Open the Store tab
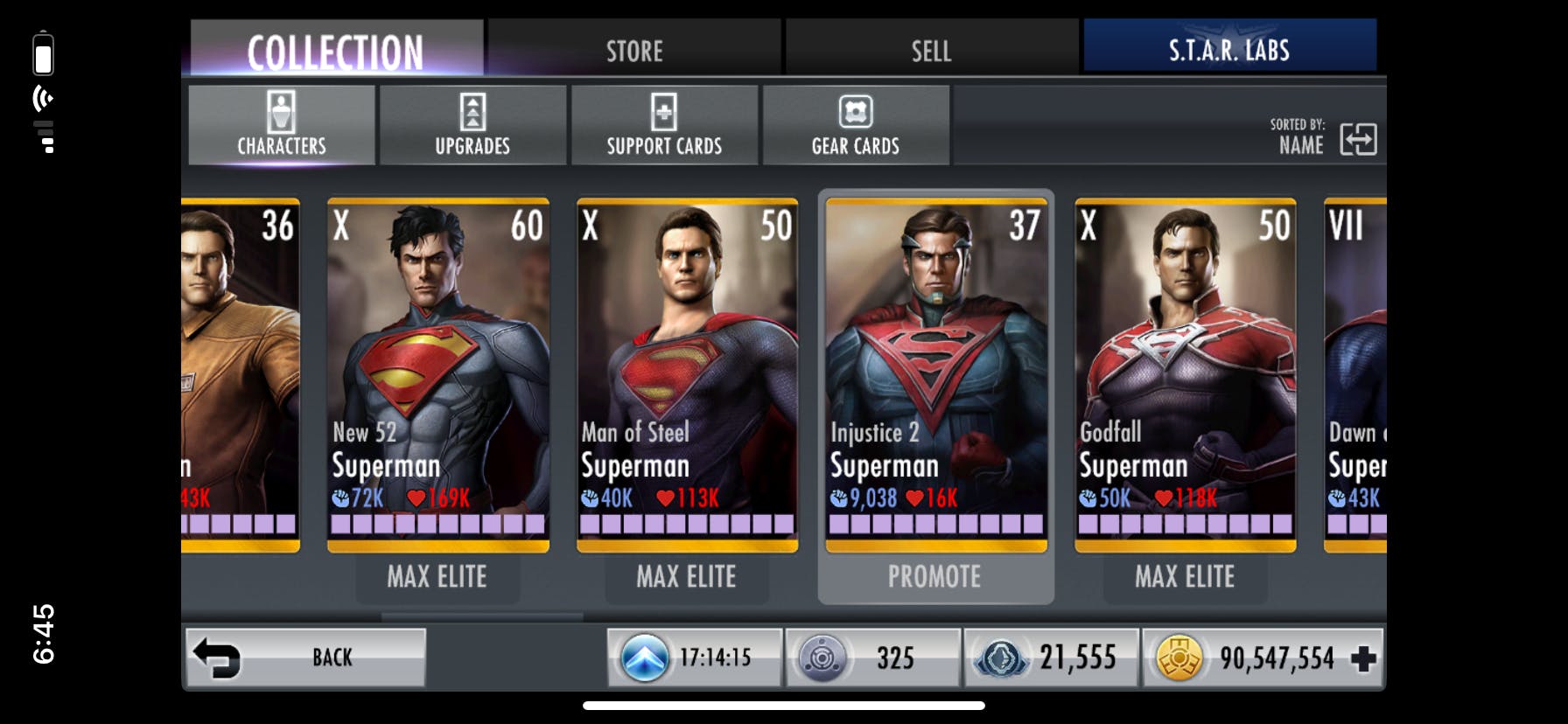Image resolution: width=1568 pixels, height=724 pixels. tap(634, 49)
